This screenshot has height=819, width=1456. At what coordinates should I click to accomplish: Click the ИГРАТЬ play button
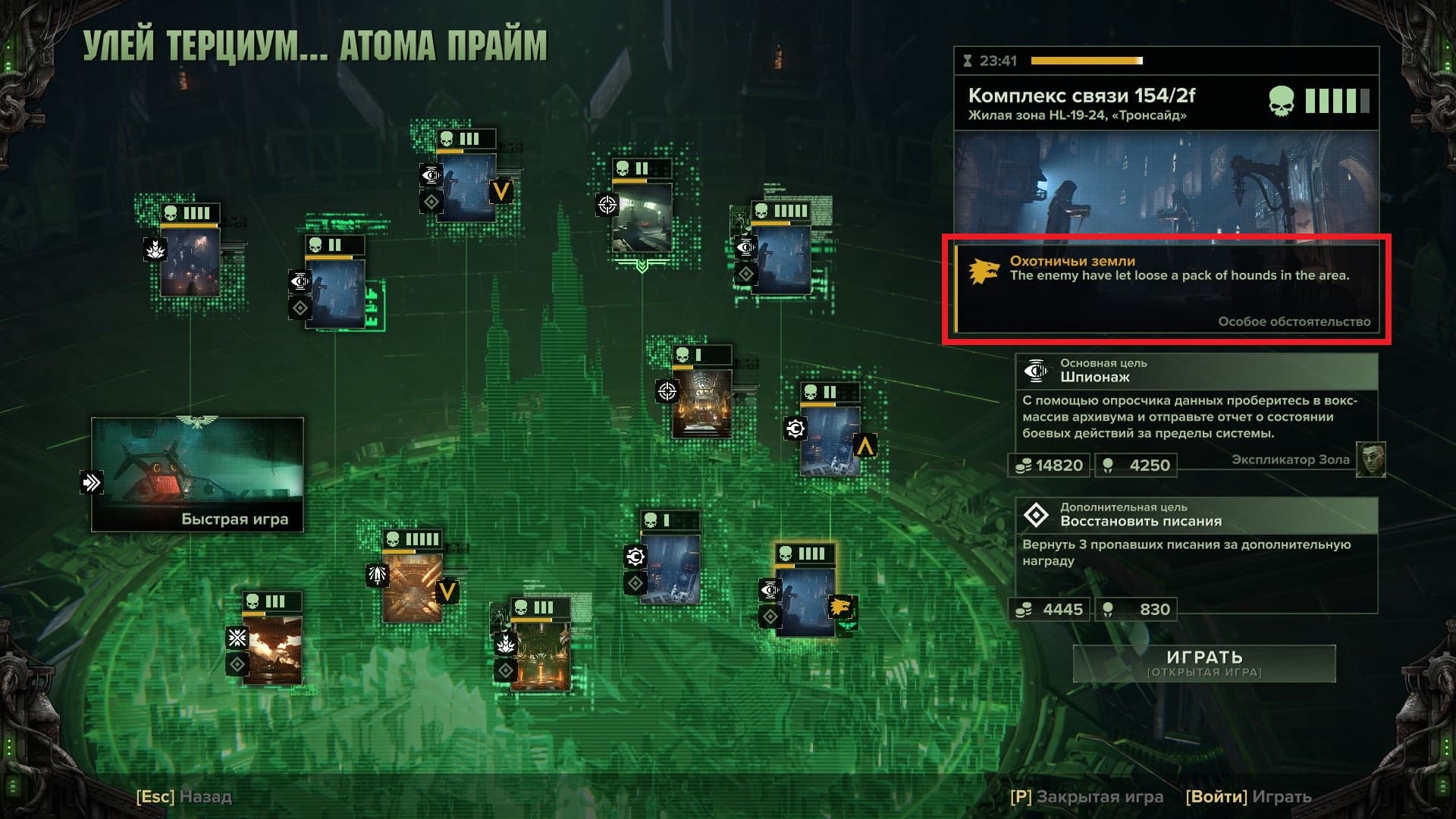[1203, 663]
